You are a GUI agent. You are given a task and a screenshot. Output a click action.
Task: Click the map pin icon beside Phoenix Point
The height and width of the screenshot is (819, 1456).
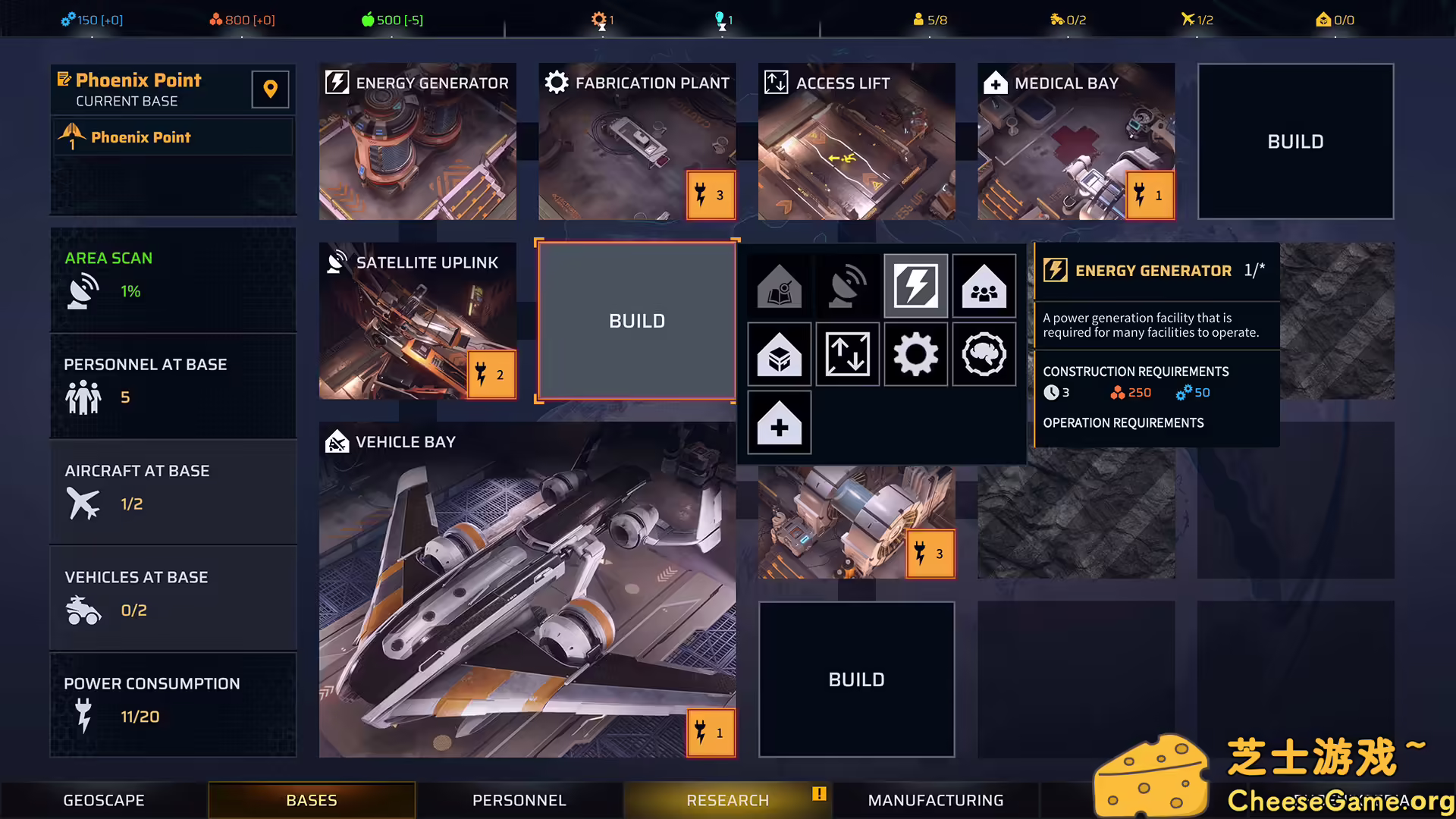[270, 89]
